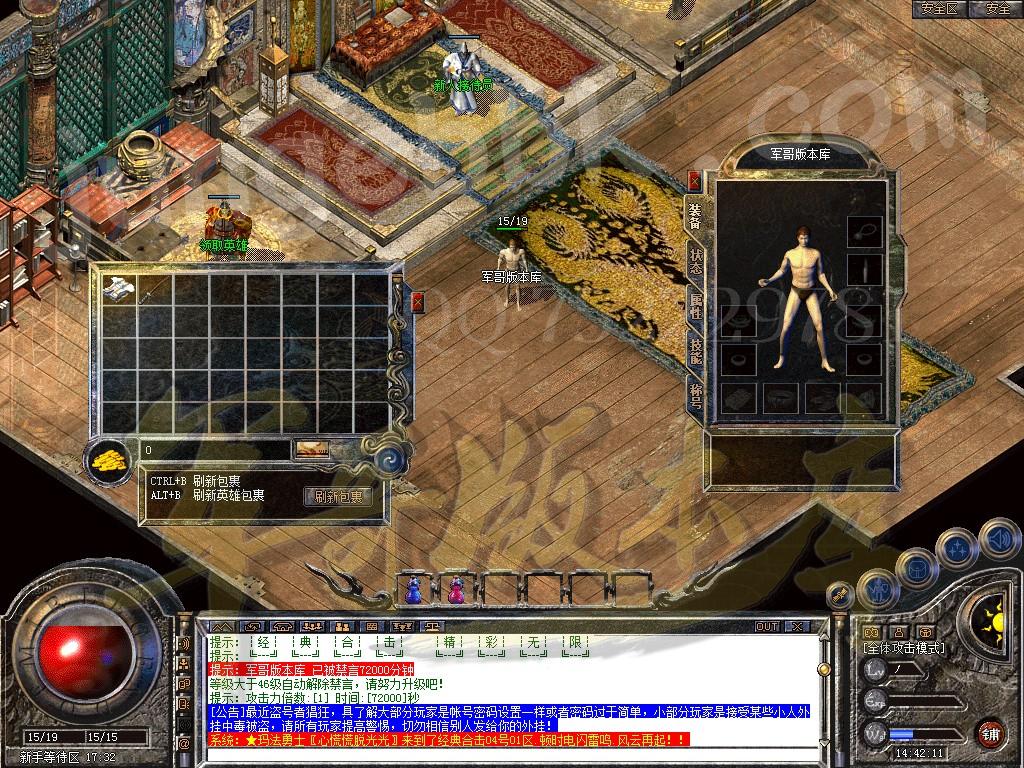Image resolution: width=1024 pixels, height=768 pixels.
Task: Close the inventory bag window
Action: [418, 301]
